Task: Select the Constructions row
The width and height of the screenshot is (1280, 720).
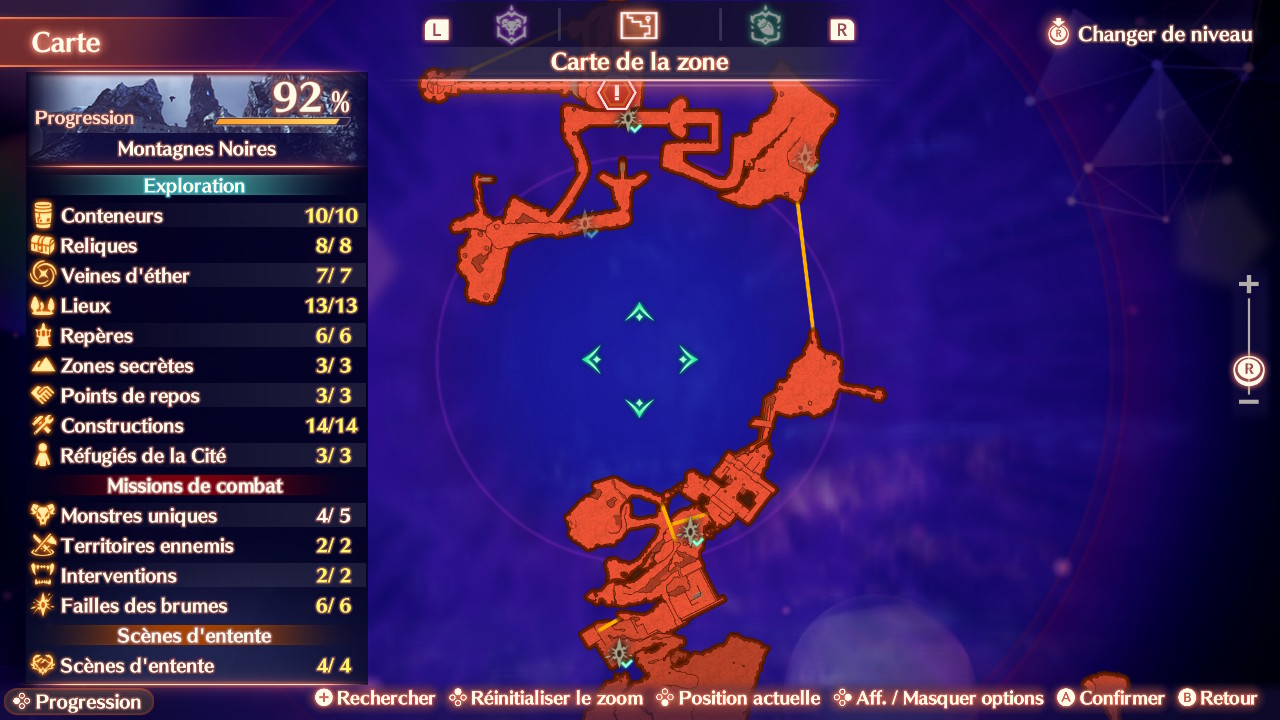Action: pos(196,425)
